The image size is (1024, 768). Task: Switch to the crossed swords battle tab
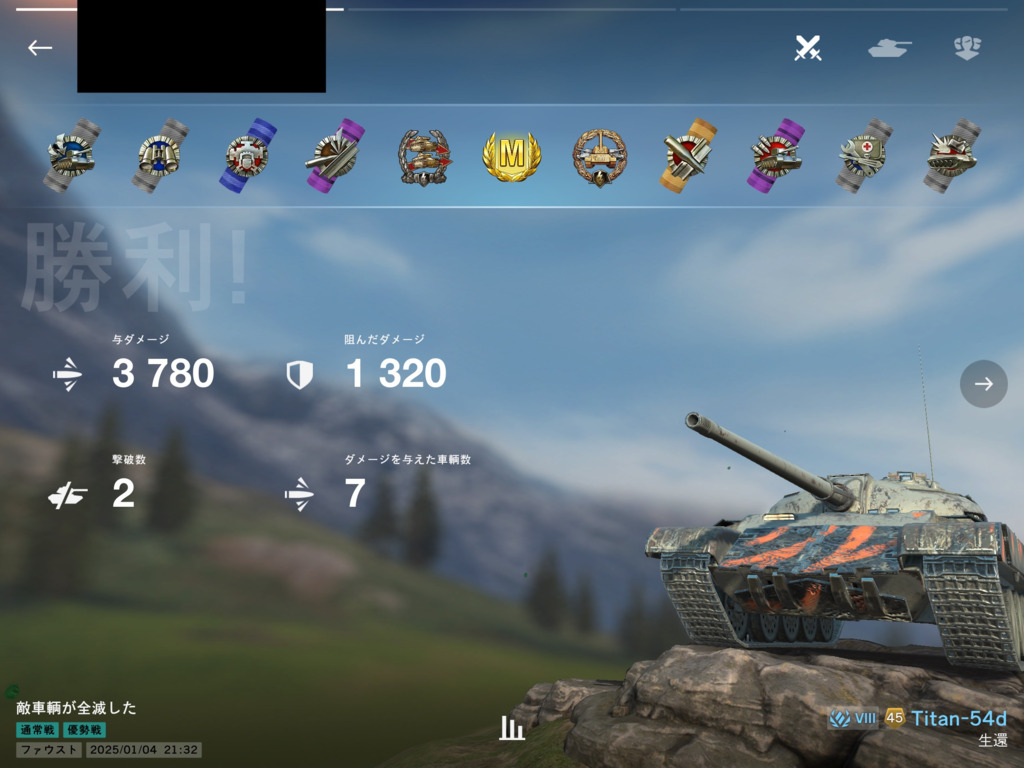click(808, 48)
